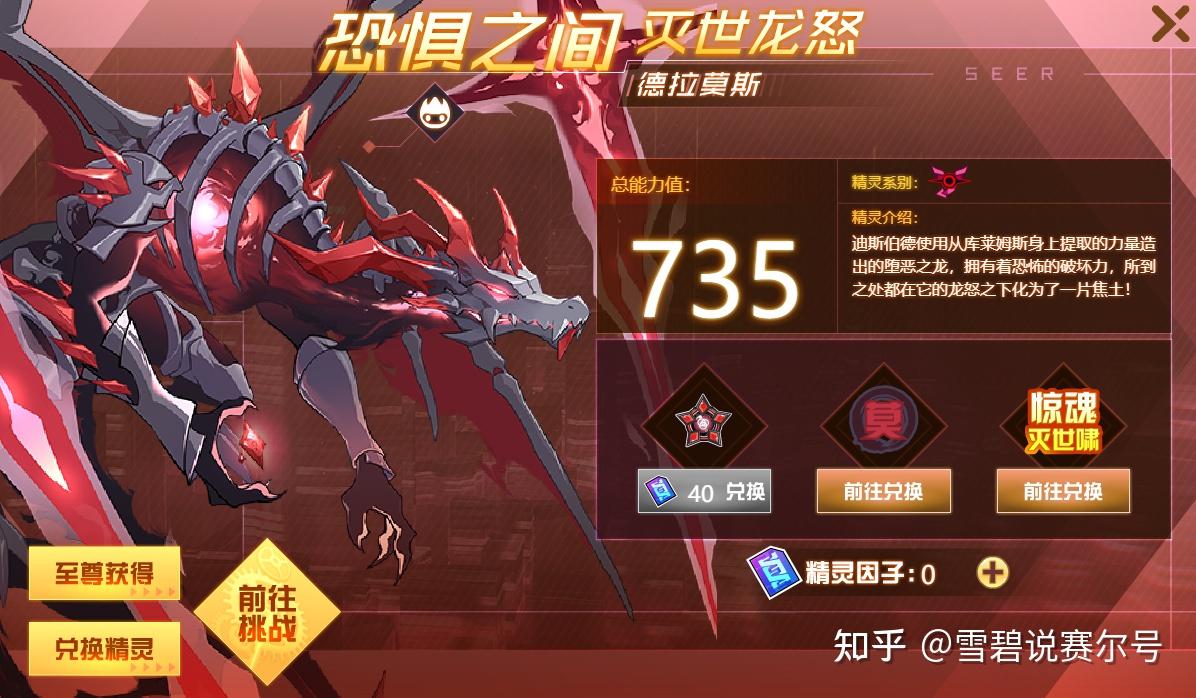The image size is (1196, 698).
Task: Go to exchange under 惊魂灭世啸 skill
Action: pyautogui.click(x=1063, y=491)
